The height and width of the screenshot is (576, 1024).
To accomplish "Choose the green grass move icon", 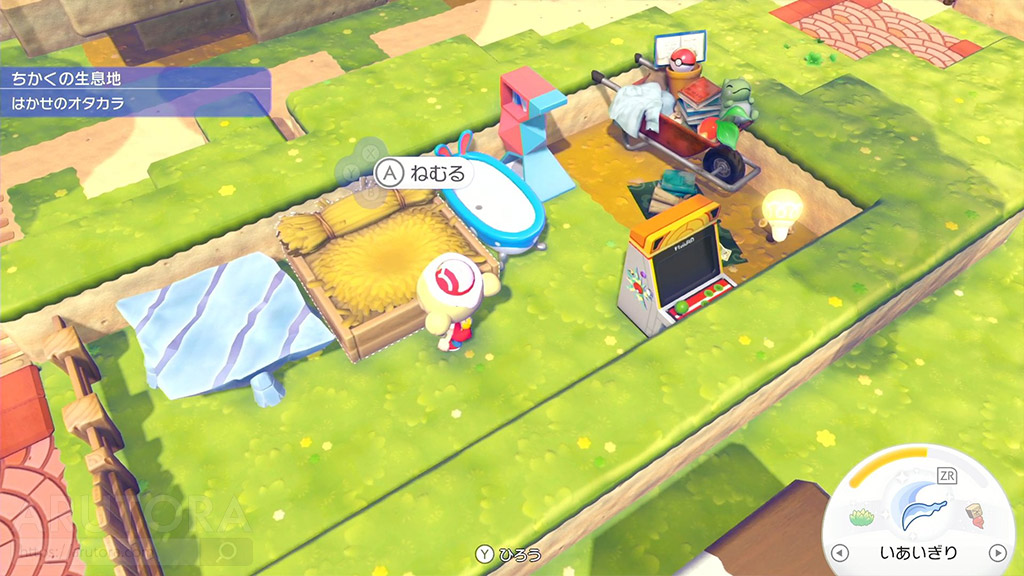I will pyautogui.click(x=862, y=517).
